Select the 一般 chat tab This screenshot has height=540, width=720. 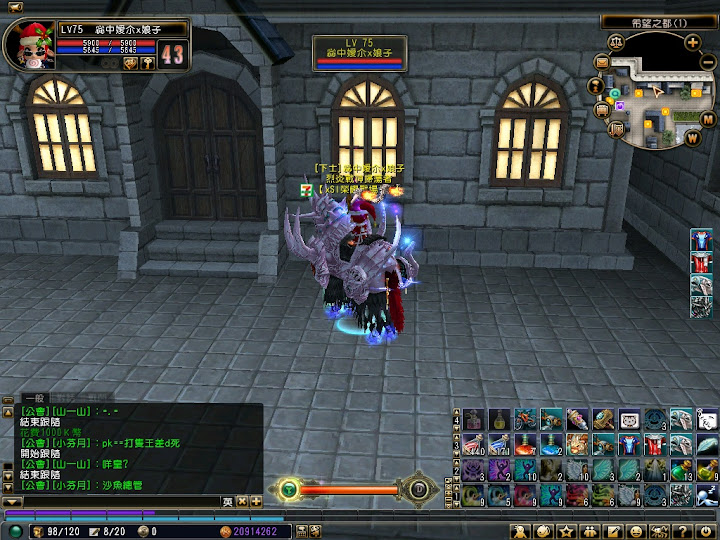33,398
